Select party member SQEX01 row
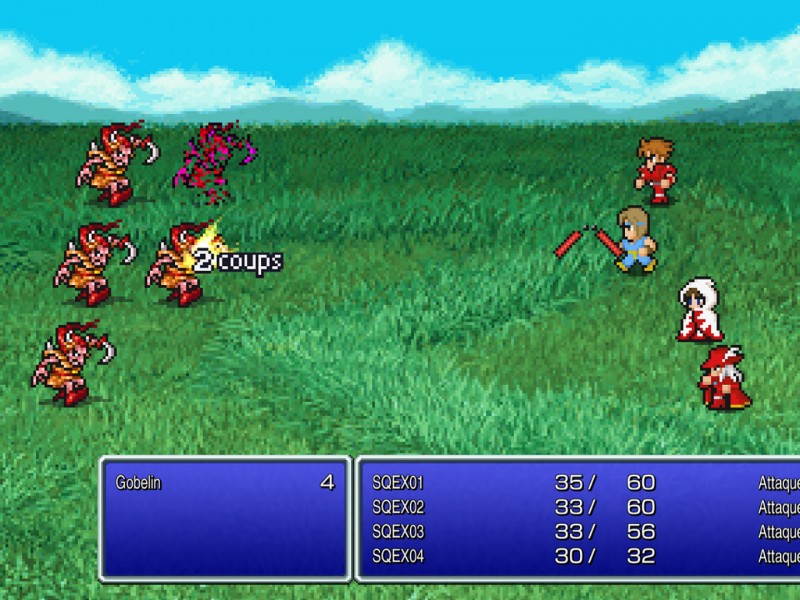Screen dimensions: 800x600 pyautogui.click(x=398, y=483)
